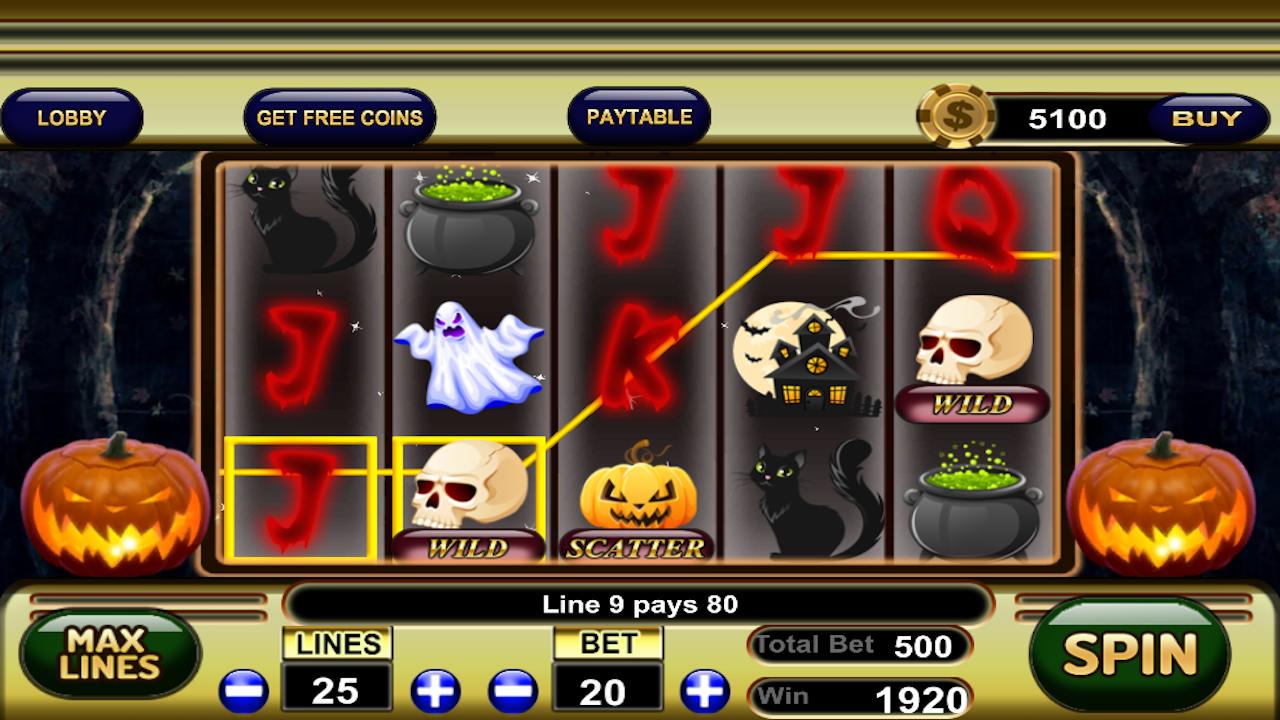This screenshot has height=720, width=1280.
Task: Click the Total Bet display showing 500
Action: coord(860,646)
